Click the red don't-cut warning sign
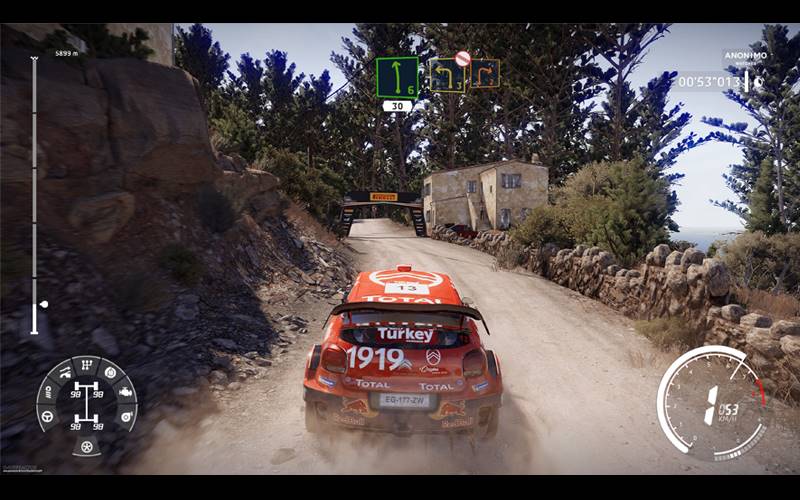Screen dimensions: 800x500 462,59
